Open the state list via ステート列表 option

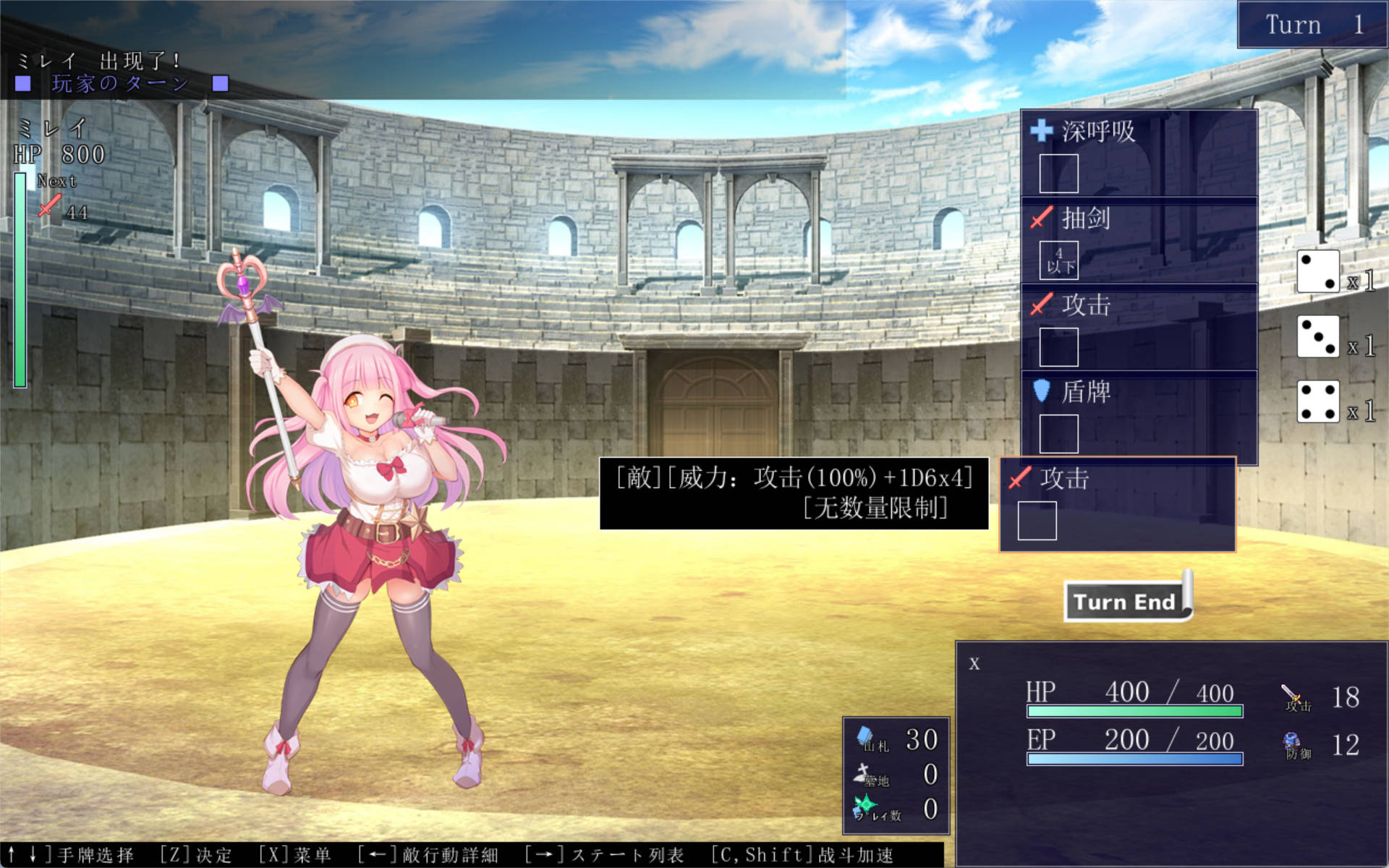[626, 855]
